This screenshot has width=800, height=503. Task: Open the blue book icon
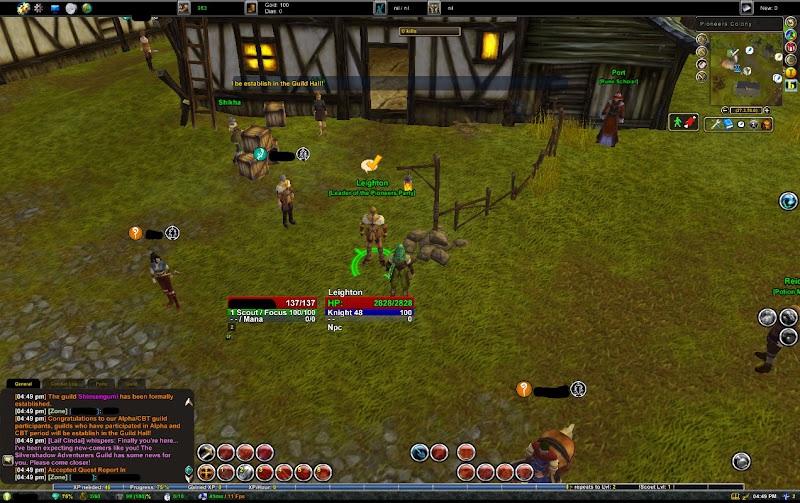728,124
